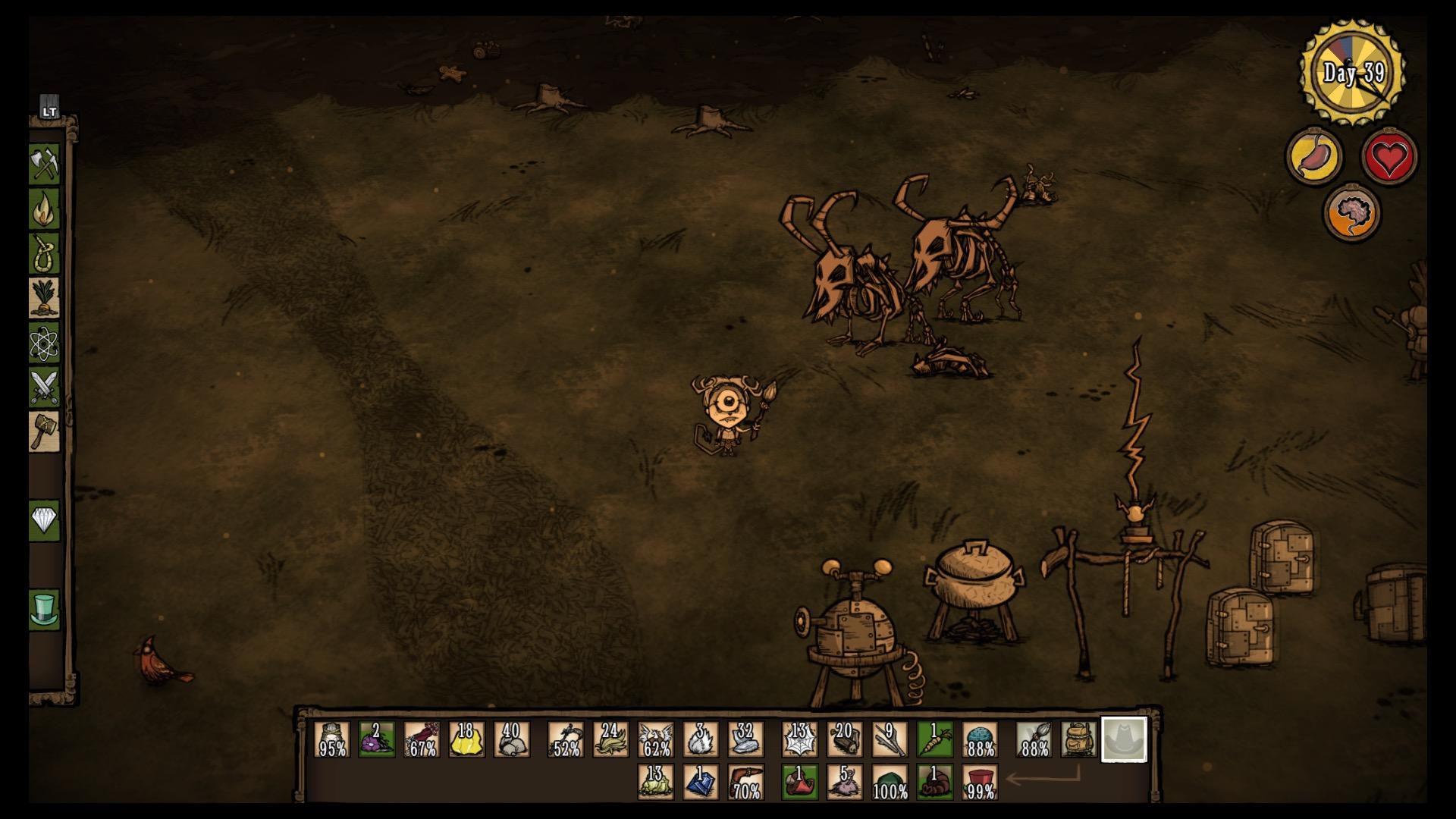Viewport: 1456px width, 819px height.
Task: Choose the stack of 24 cut grass
Action: pos(610,739)
